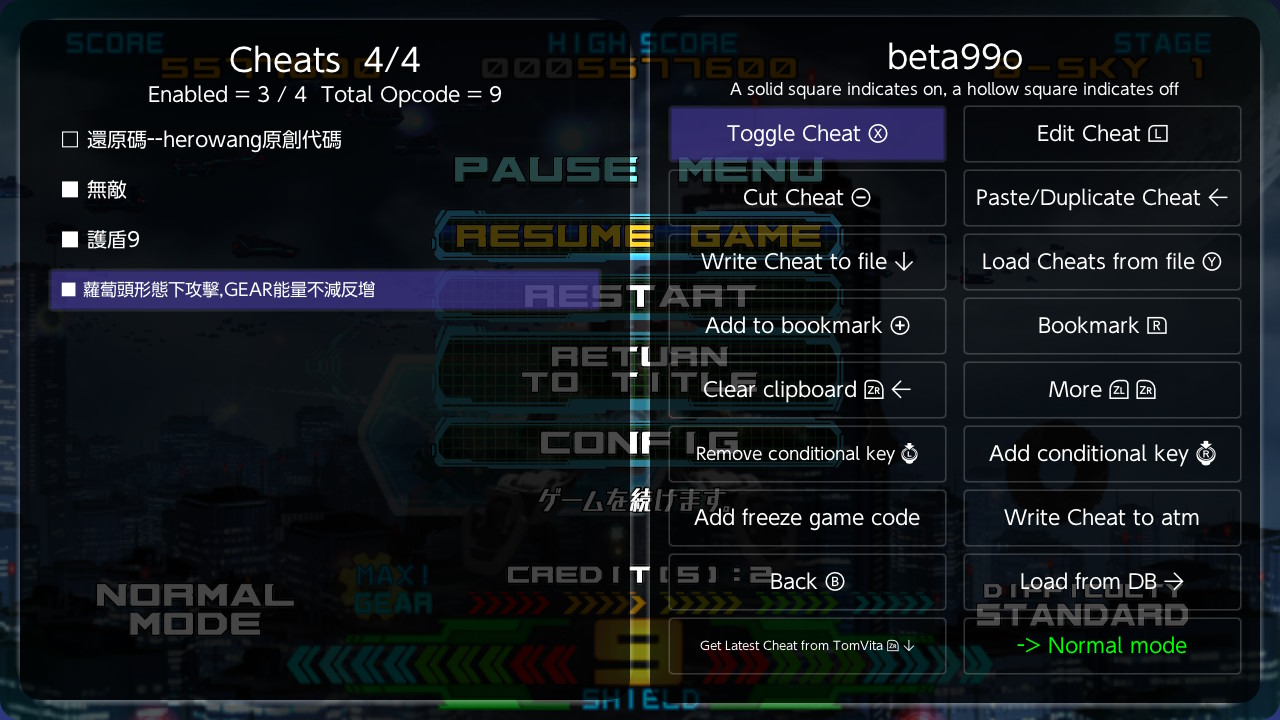This screenshot has width=1280, height=720.
Task: Write Cheat to file
Action: 806,261
